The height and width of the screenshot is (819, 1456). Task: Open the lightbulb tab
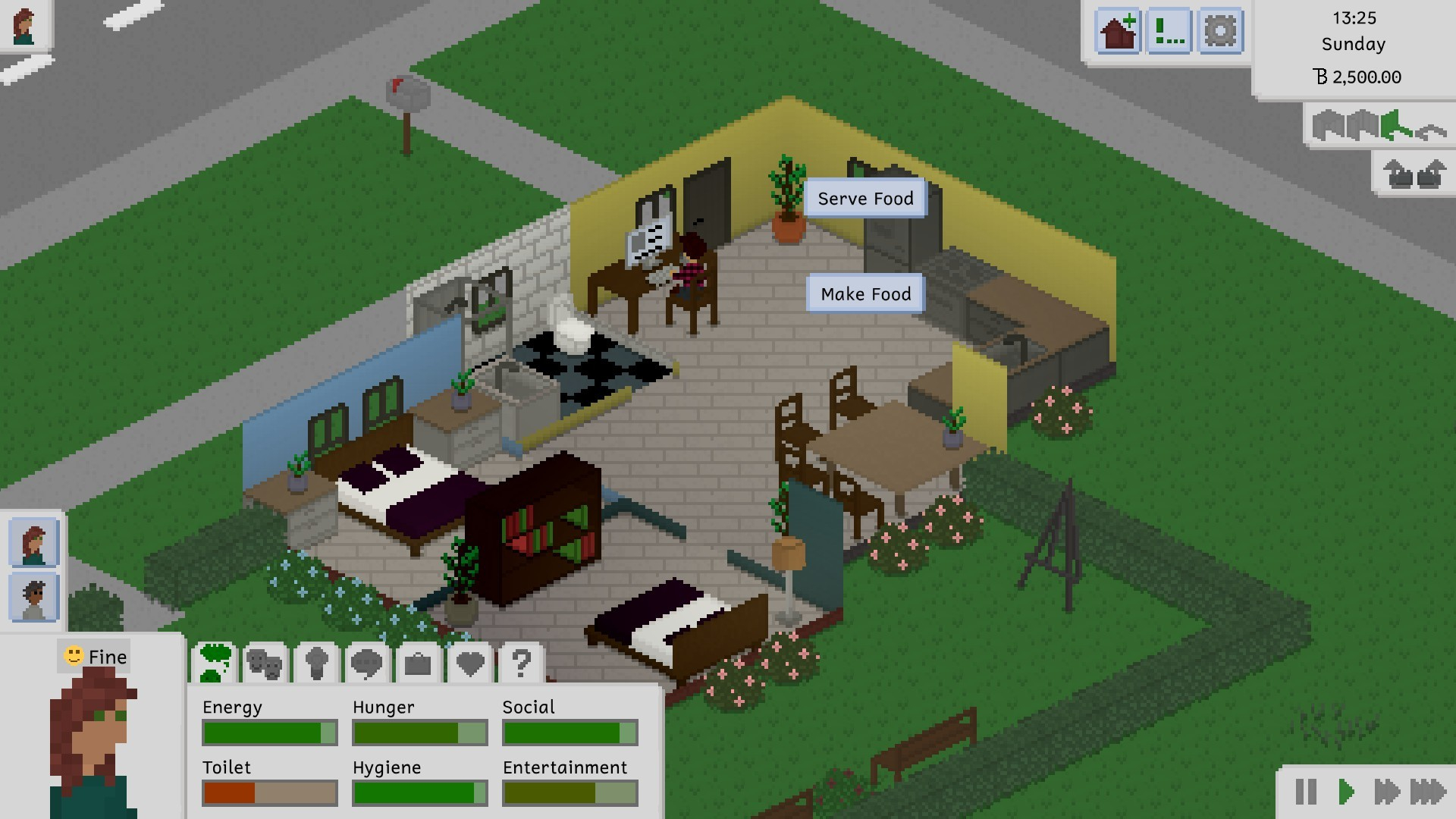tap(316, 664)
